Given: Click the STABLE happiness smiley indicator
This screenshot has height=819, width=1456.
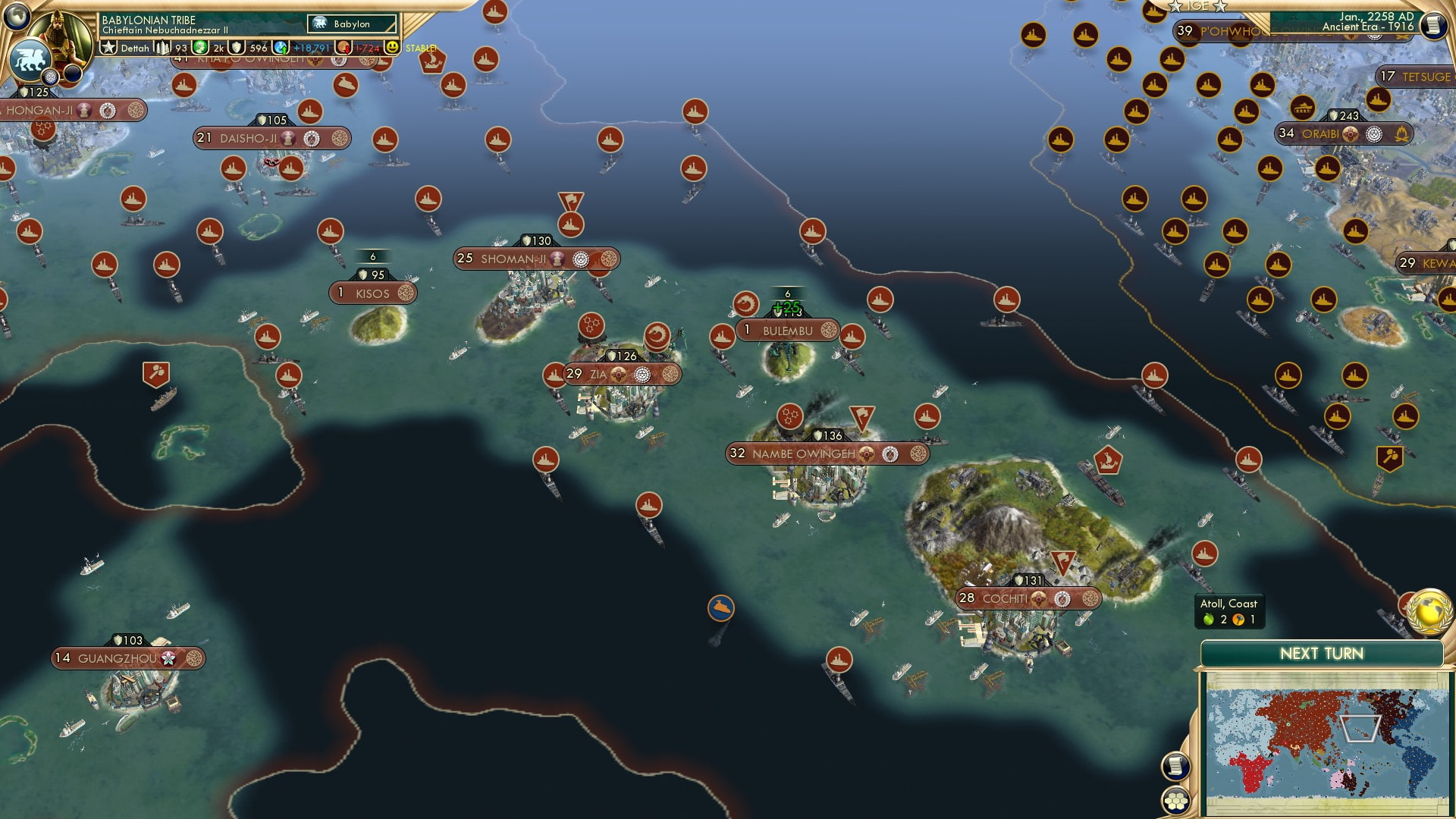Looking at the screenshot, I should [391, 47].
